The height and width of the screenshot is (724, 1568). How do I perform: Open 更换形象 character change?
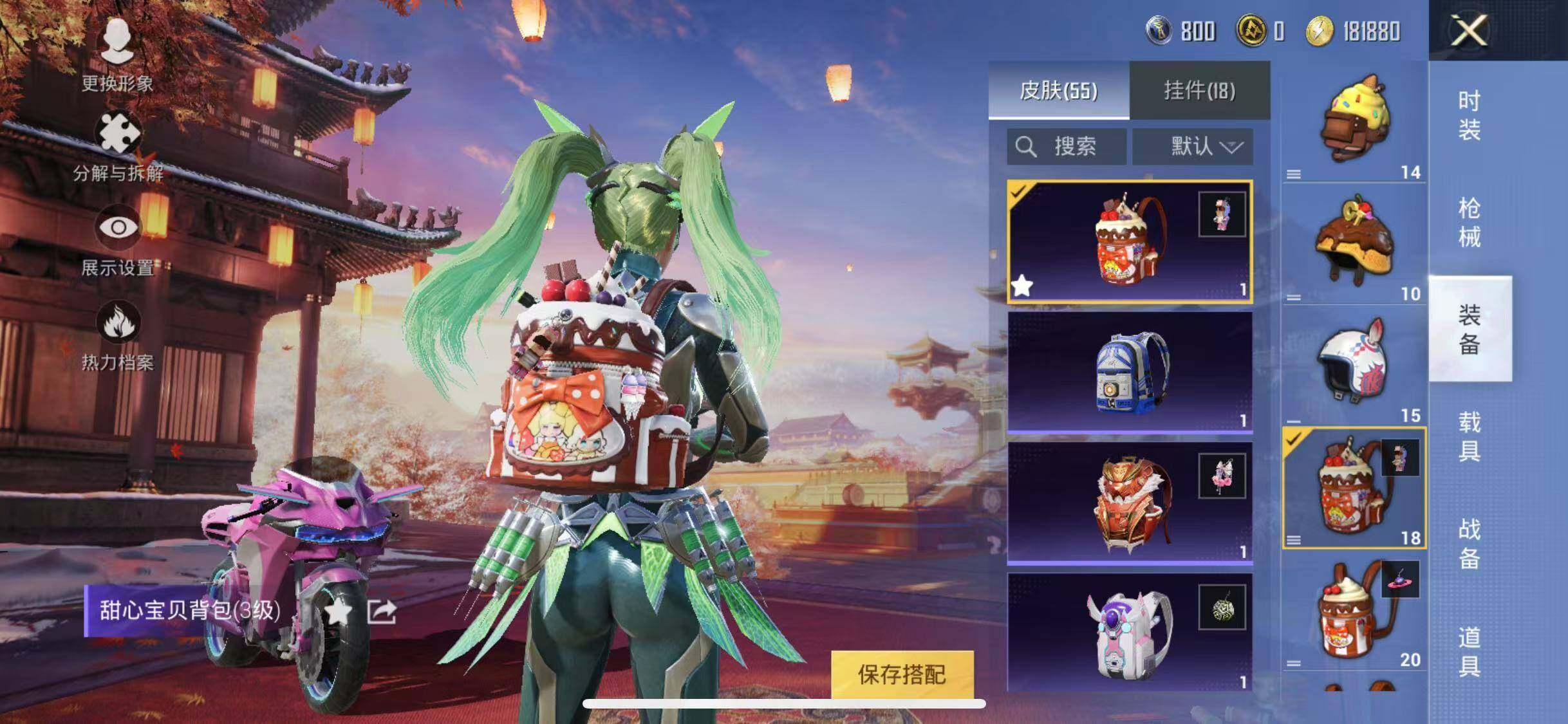pos(117,55)
